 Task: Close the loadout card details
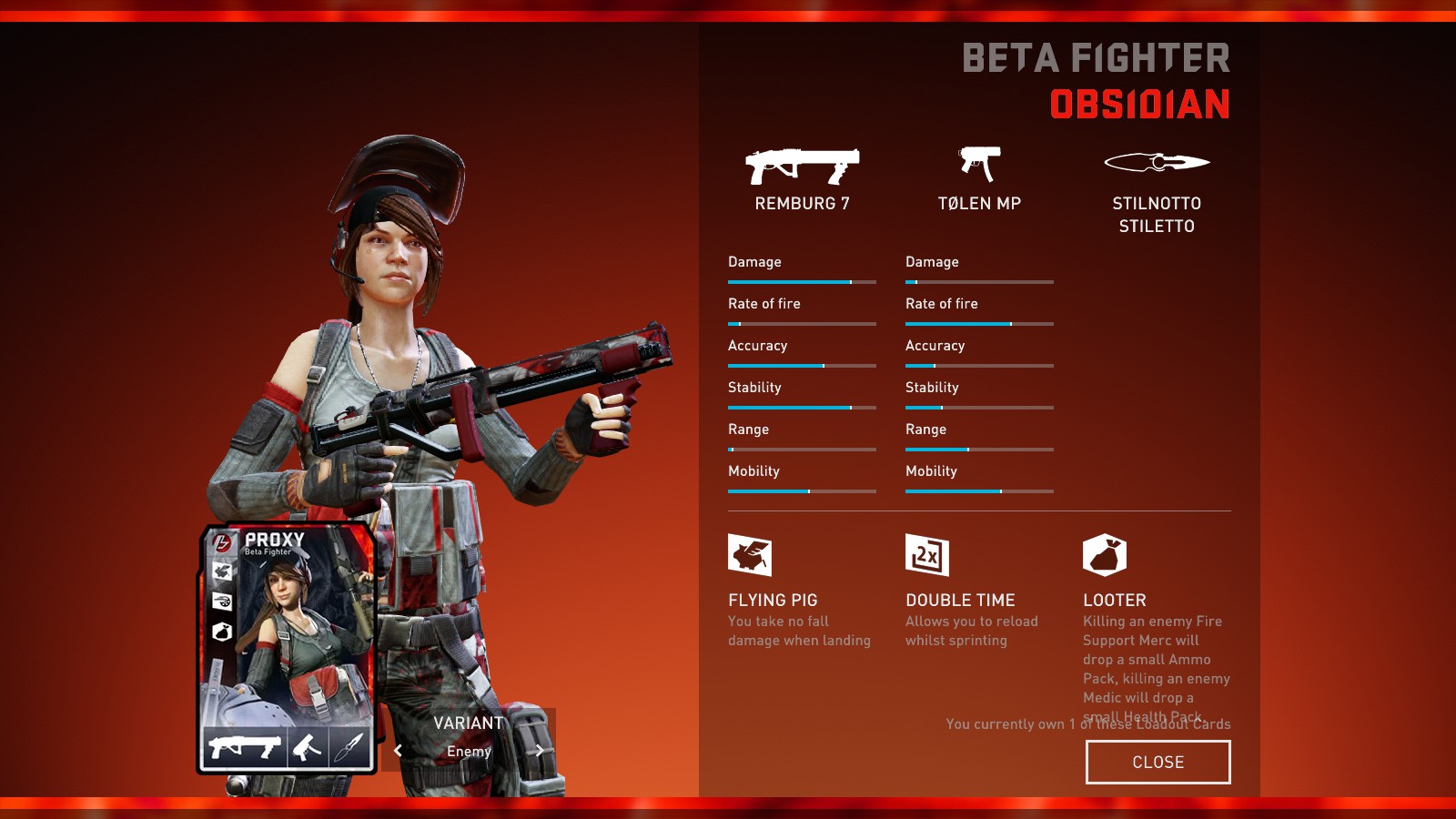(1158, 762)
